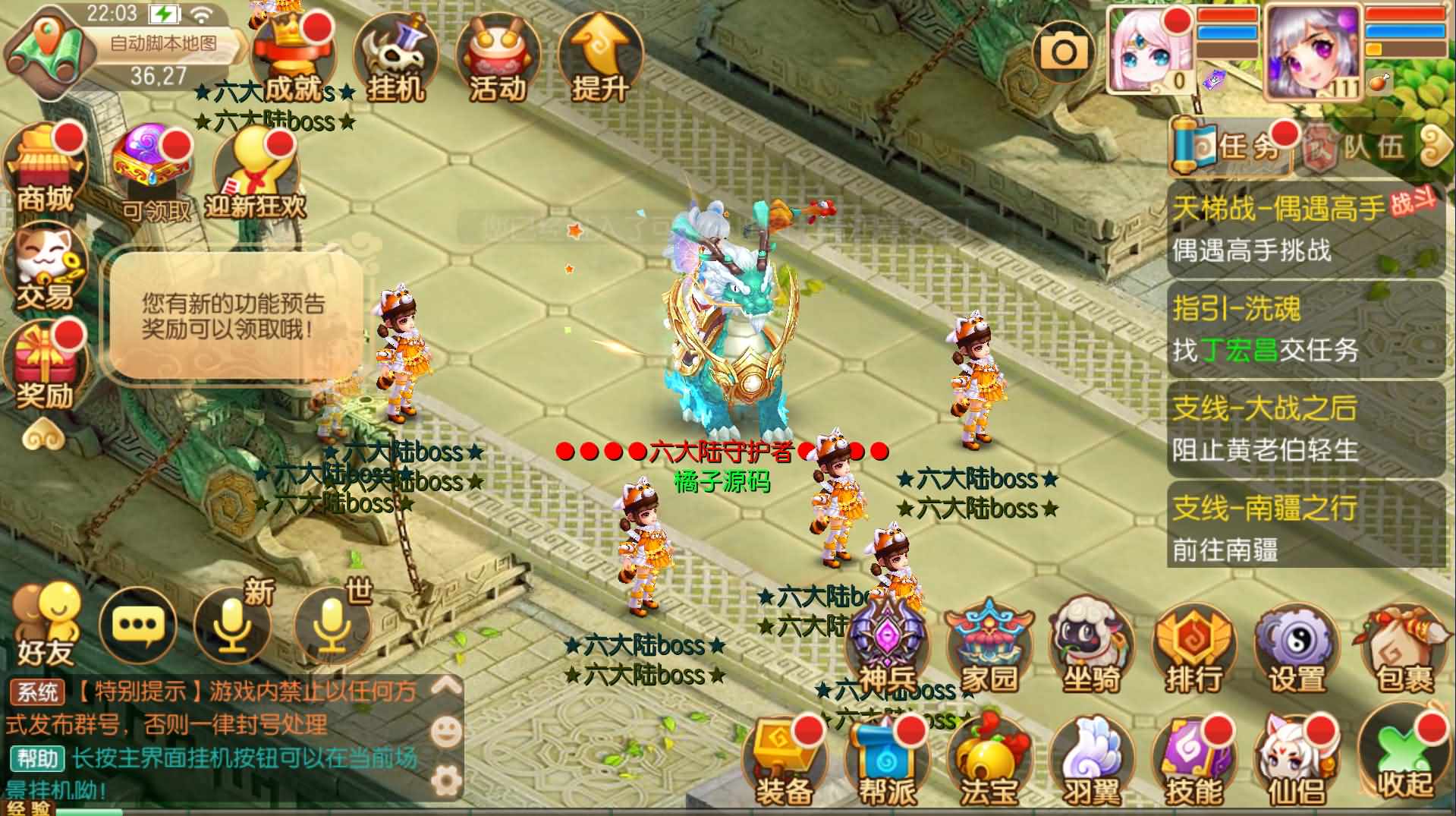
Task: Tap the camera screenshot icon
Action: click(x=1062, y=49)
